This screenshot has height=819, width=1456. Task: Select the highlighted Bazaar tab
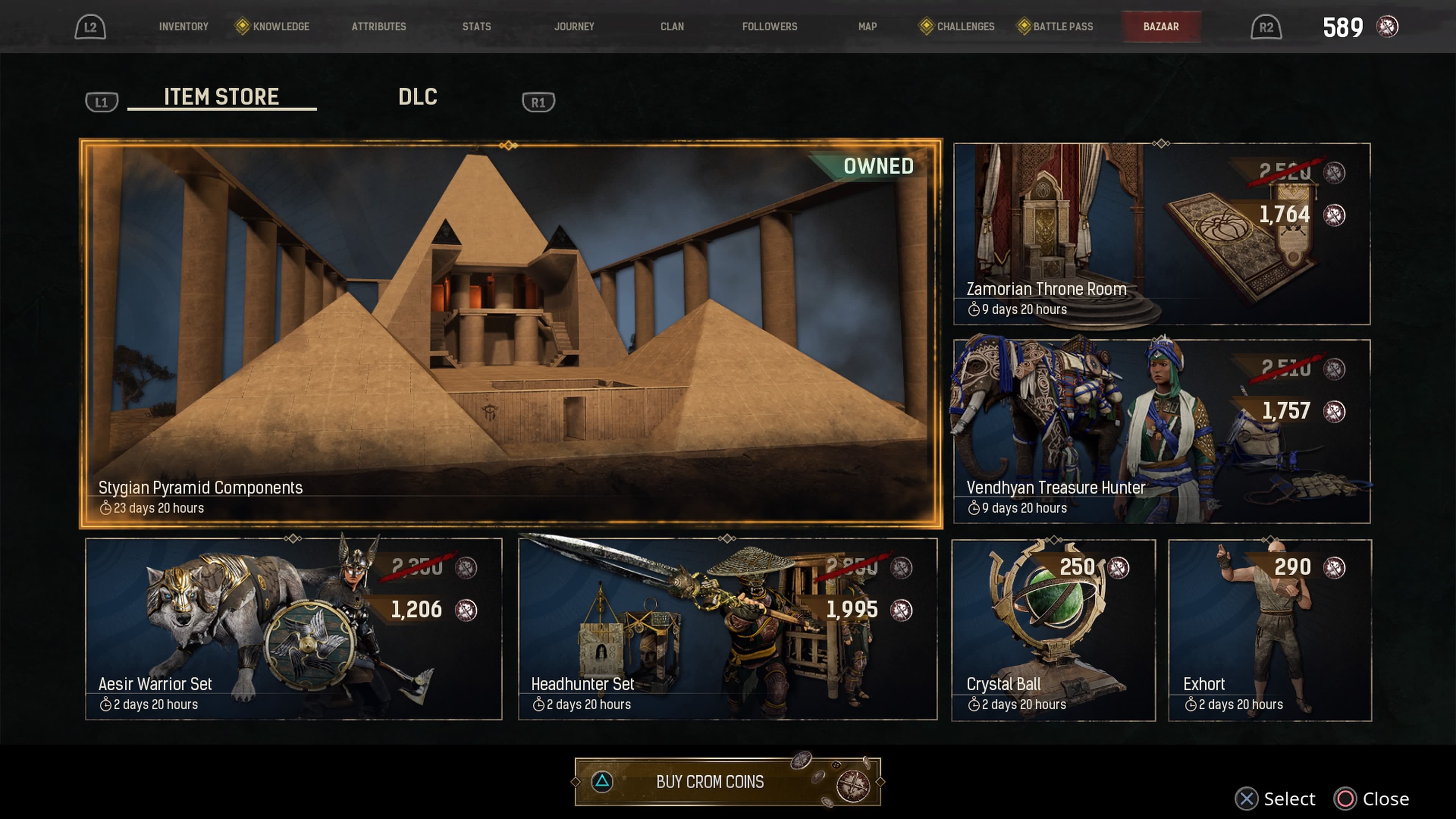[1161, 27]
